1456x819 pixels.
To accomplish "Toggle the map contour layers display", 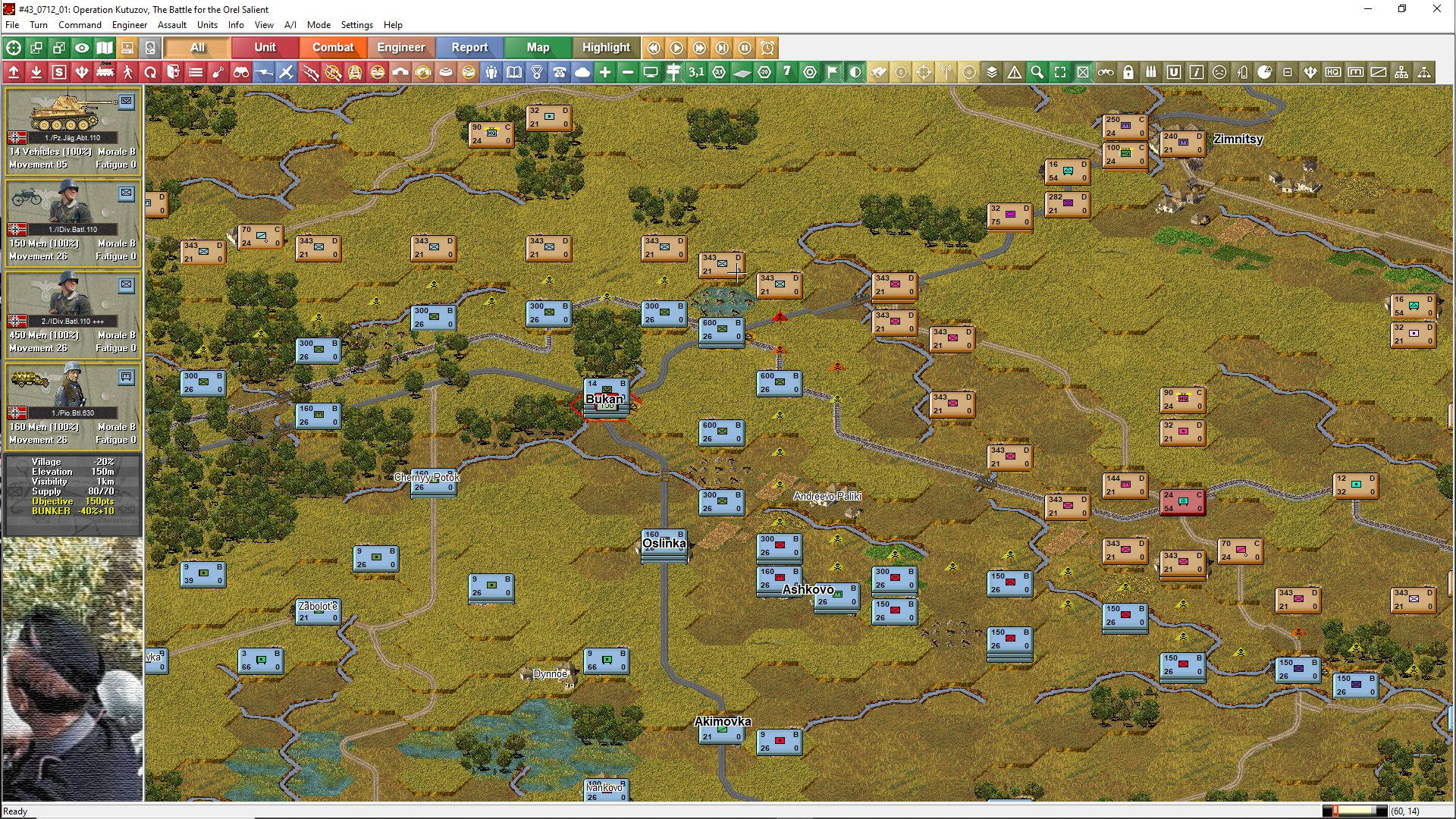I will pos(992,72).
